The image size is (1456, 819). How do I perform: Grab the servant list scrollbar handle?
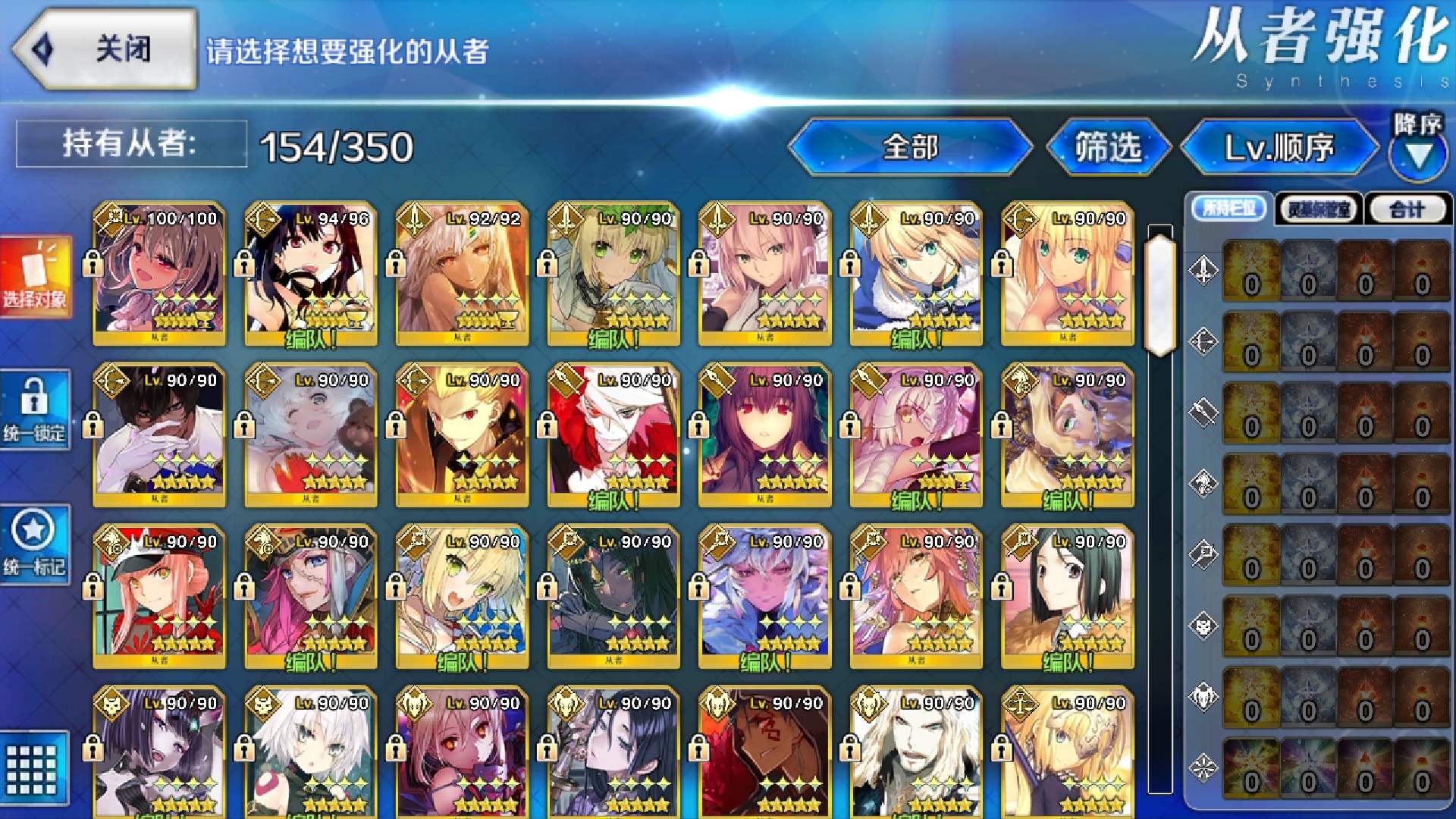click(1160, 293)
